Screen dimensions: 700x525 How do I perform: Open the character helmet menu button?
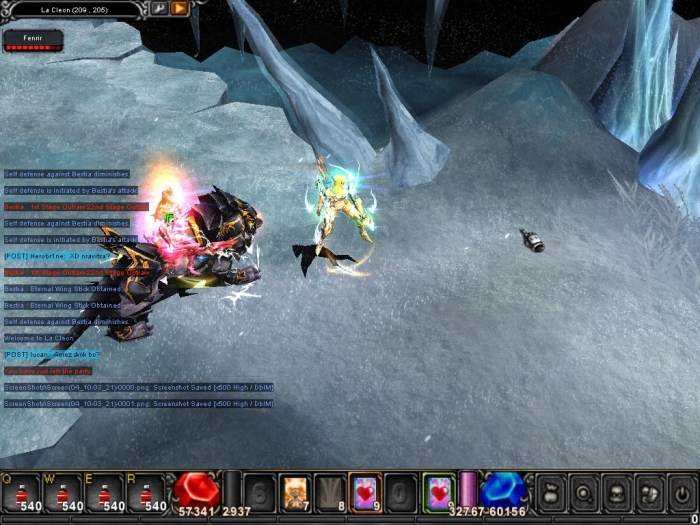pyautogui.click(x=617, y=492)
